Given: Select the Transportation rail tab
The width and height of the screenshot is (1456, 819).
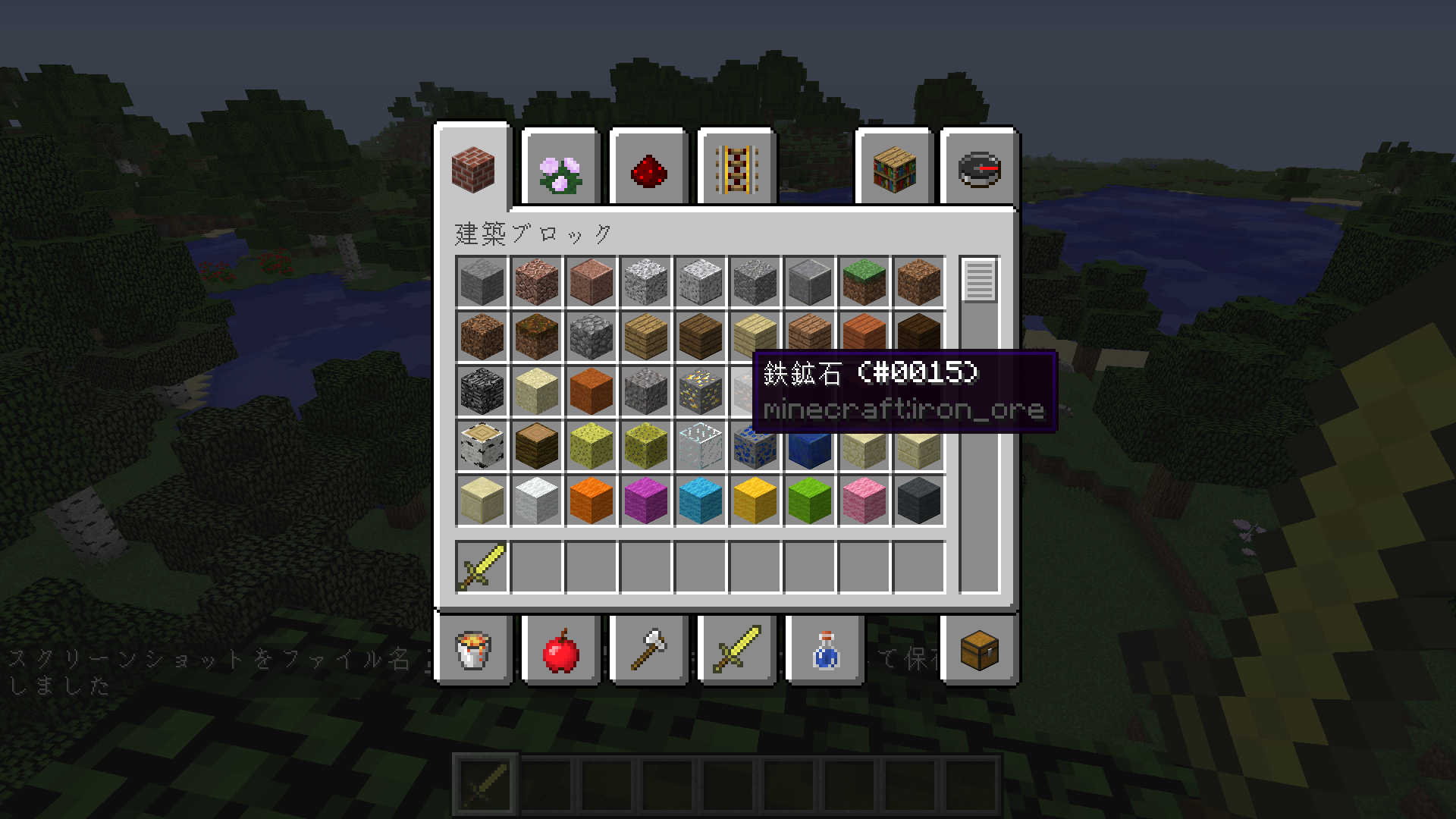Looking at the screenshot, I should (x=736, y=171).
